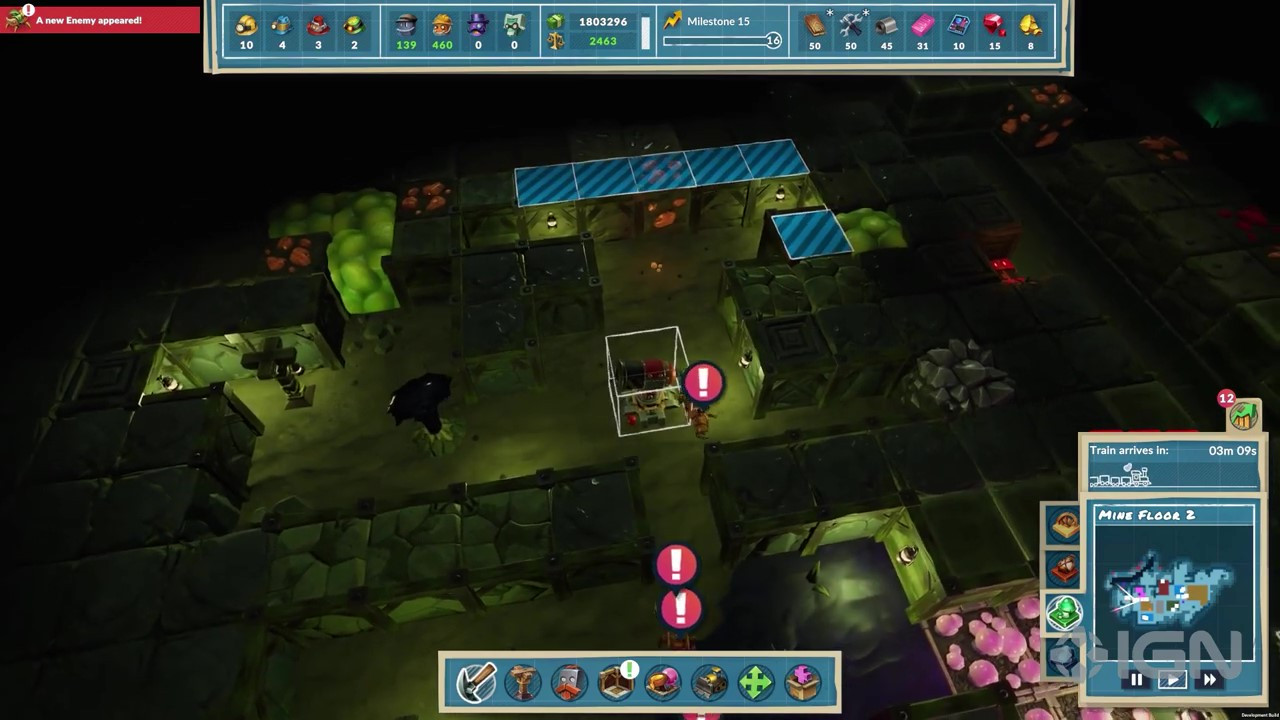Activate the green move arrows tool
This screenshot has height=720, width=1280.
(x=756, y=682)
